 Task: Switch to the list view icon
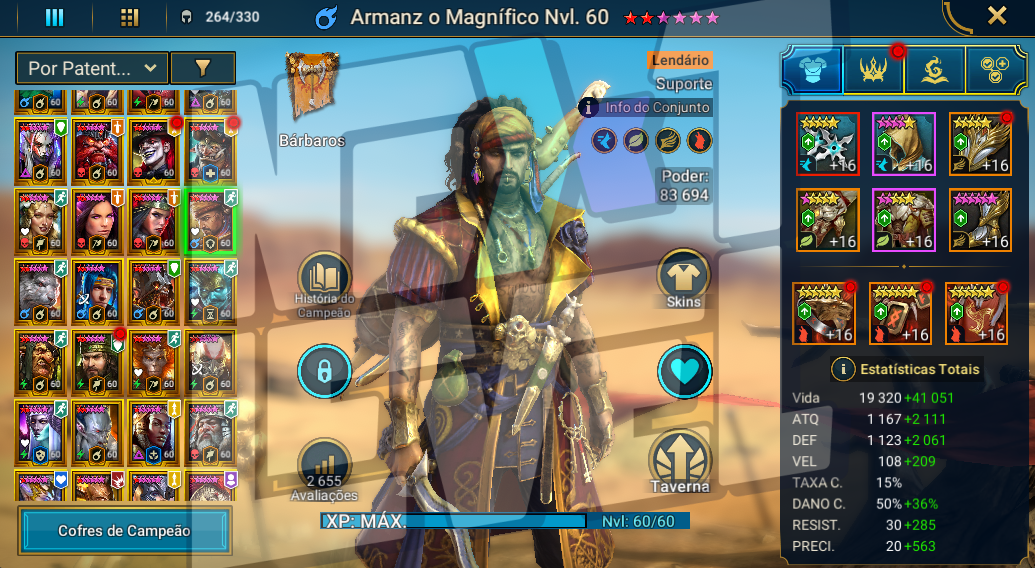click(x=54, y=17)
